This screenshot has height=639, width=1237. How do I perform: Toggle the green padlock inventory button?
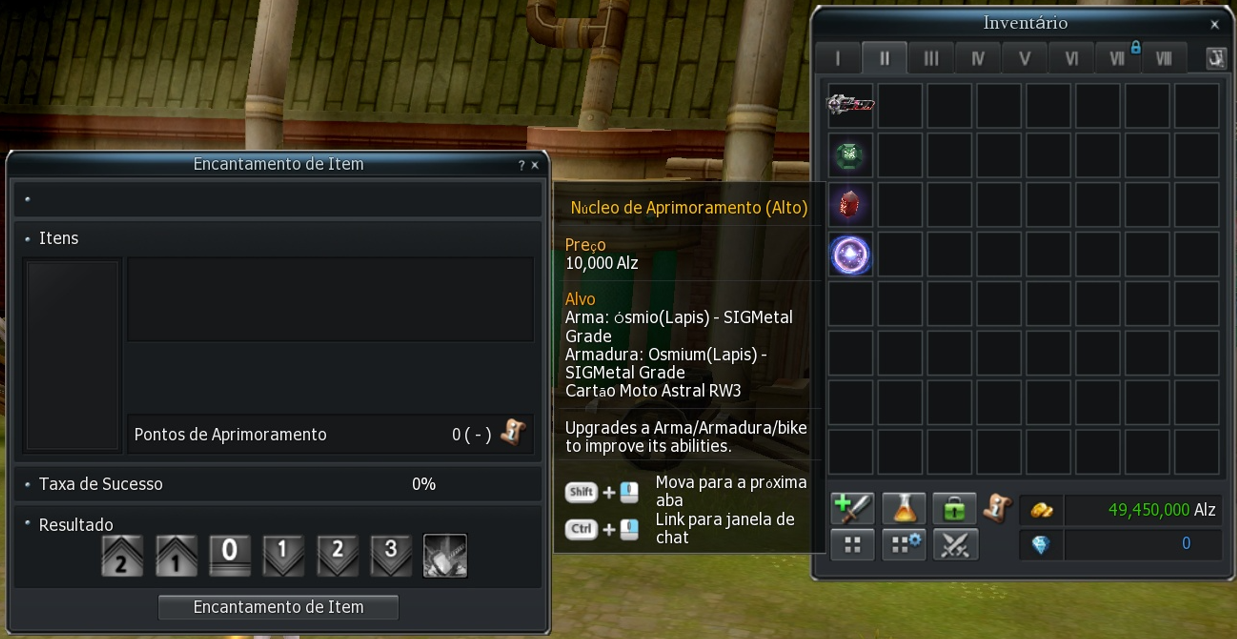coord(954,509)
